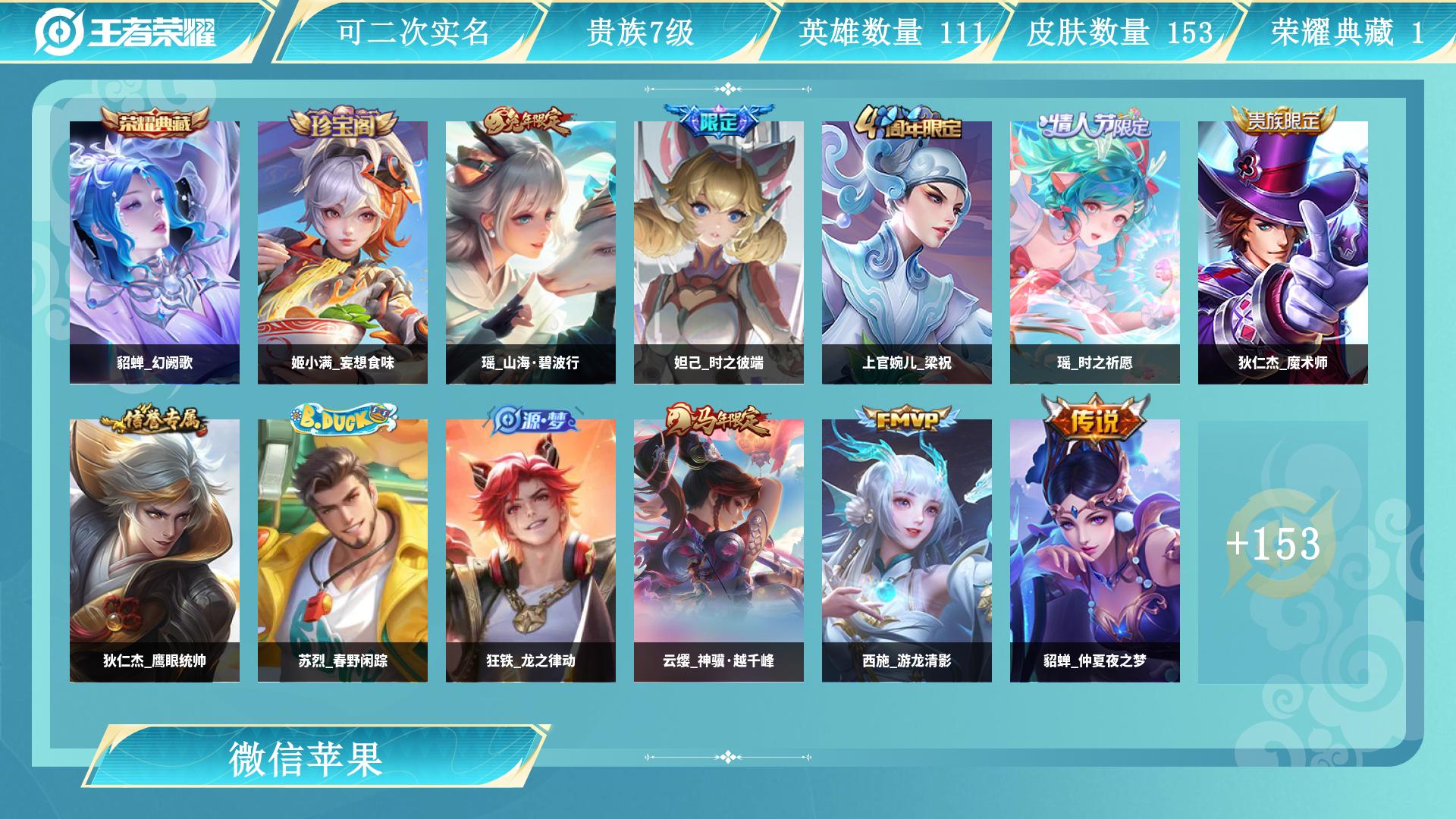Click the 西施_游龙清影 skin card
The image size is (1456, 819).
907,551
